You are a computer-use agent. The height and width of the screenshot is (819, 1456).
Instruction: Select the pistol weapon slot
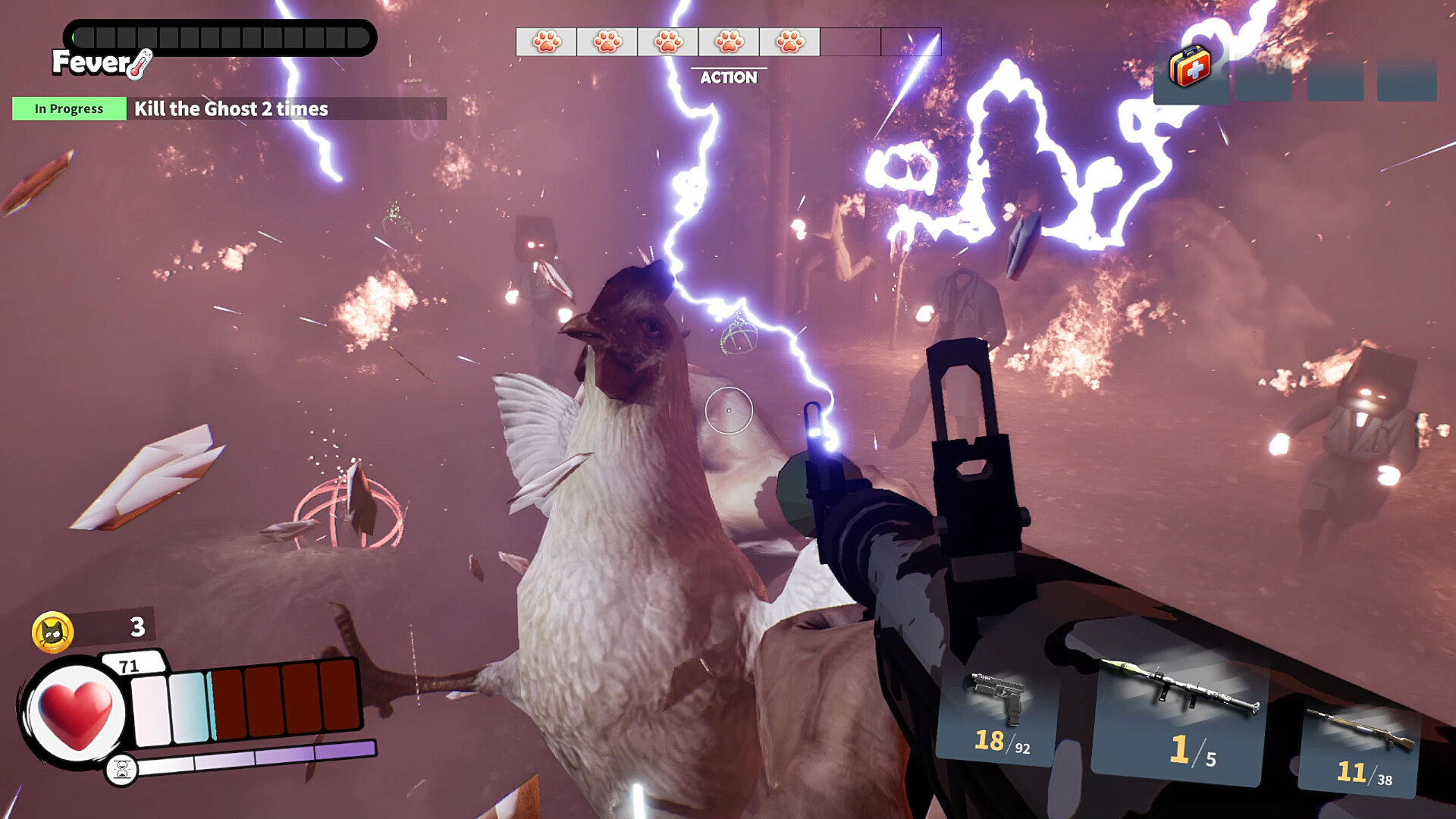click(x=999, y=713)
